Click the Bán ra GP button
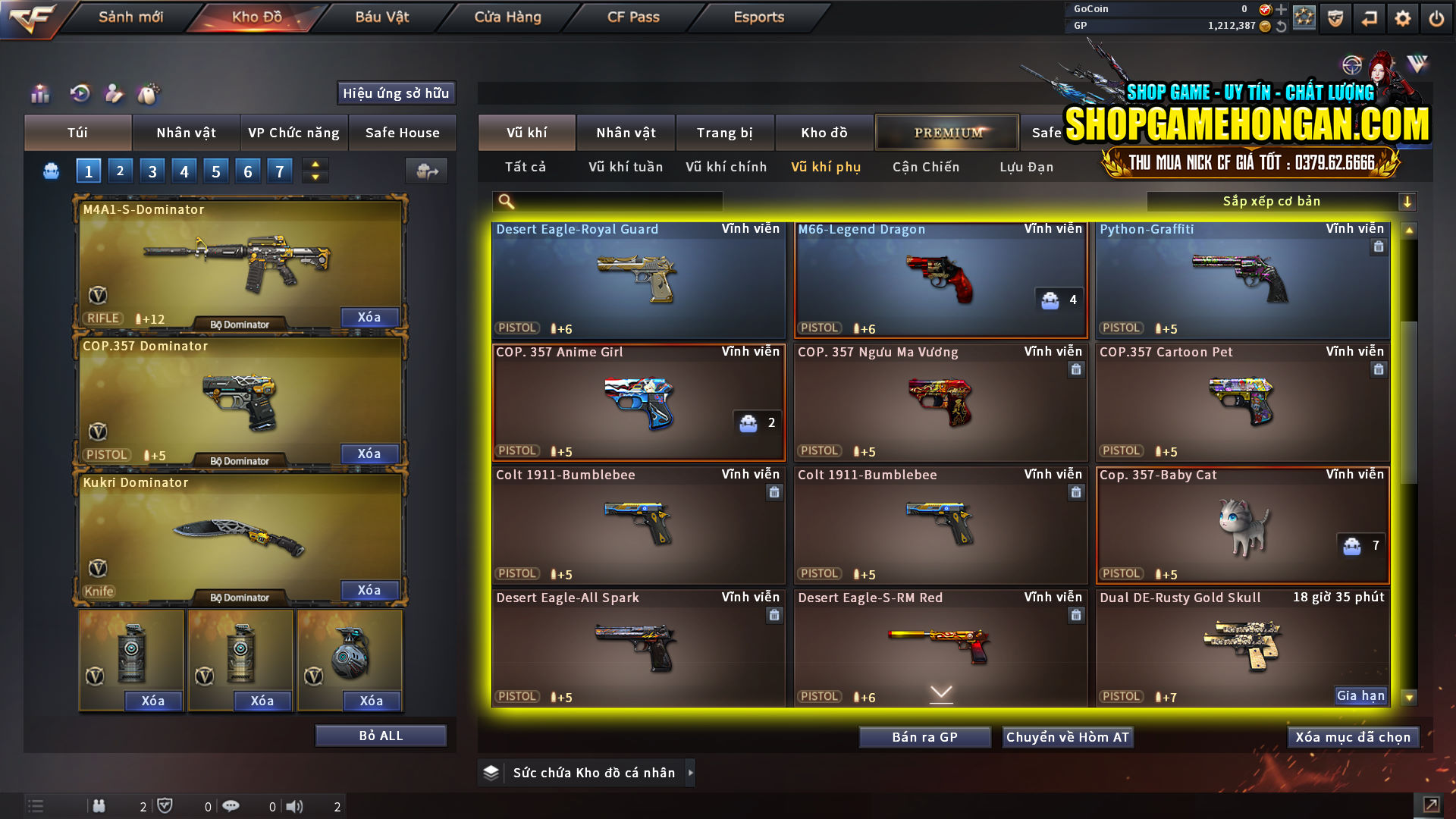Image resolution: width=1456 pixels, height=819 pixels. point(924,736)
